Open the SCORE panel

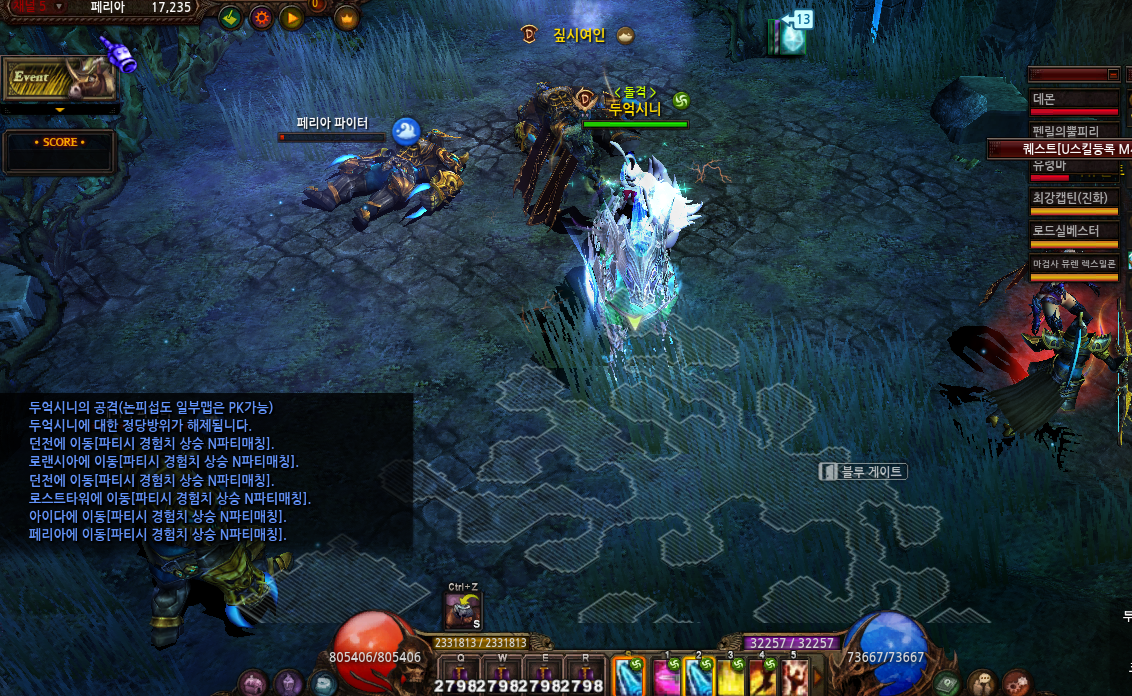click(x=59, y=149)
